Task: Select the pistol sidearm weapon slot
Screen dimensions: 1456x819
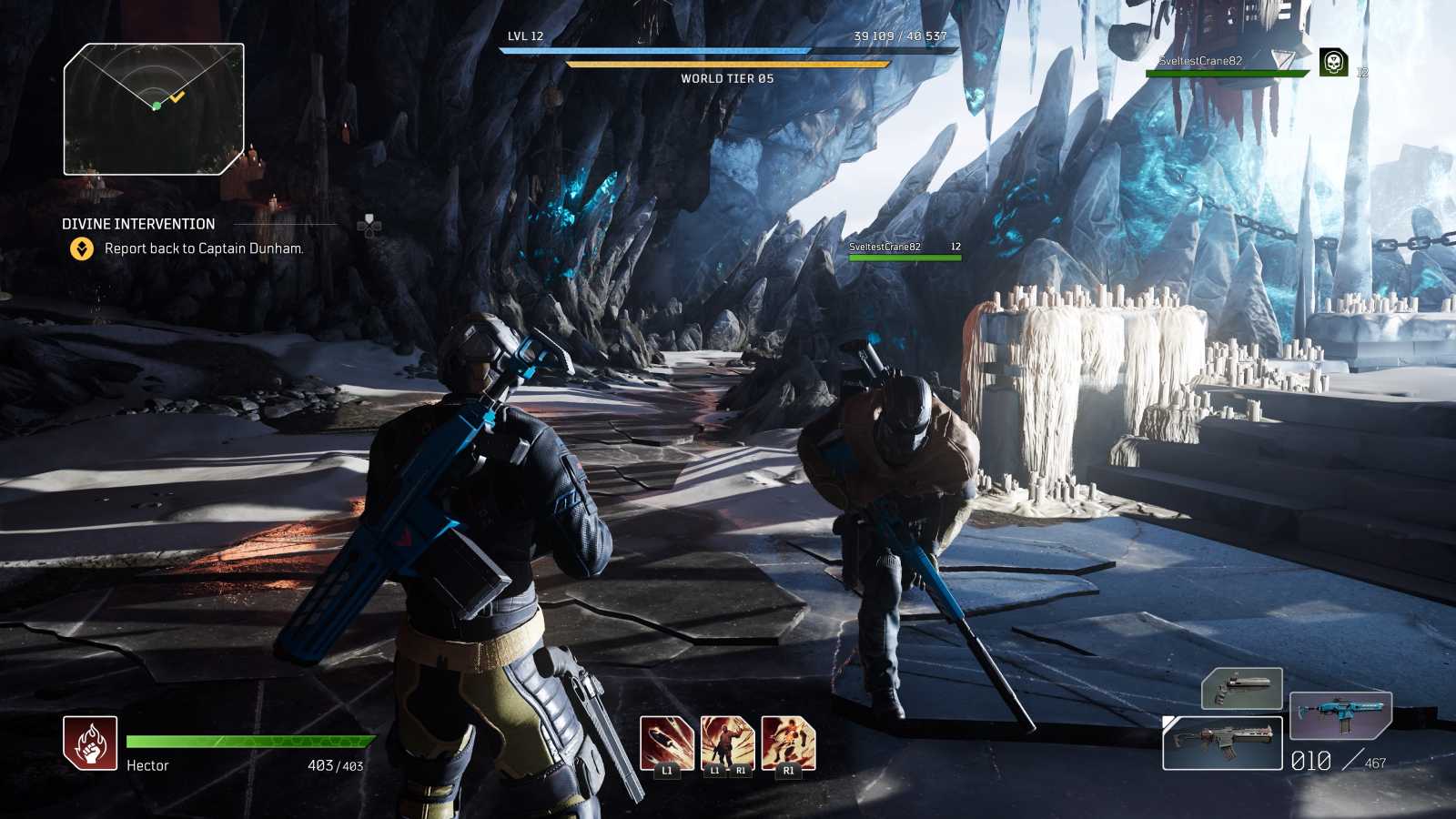Action: (x=1242, y=688)
